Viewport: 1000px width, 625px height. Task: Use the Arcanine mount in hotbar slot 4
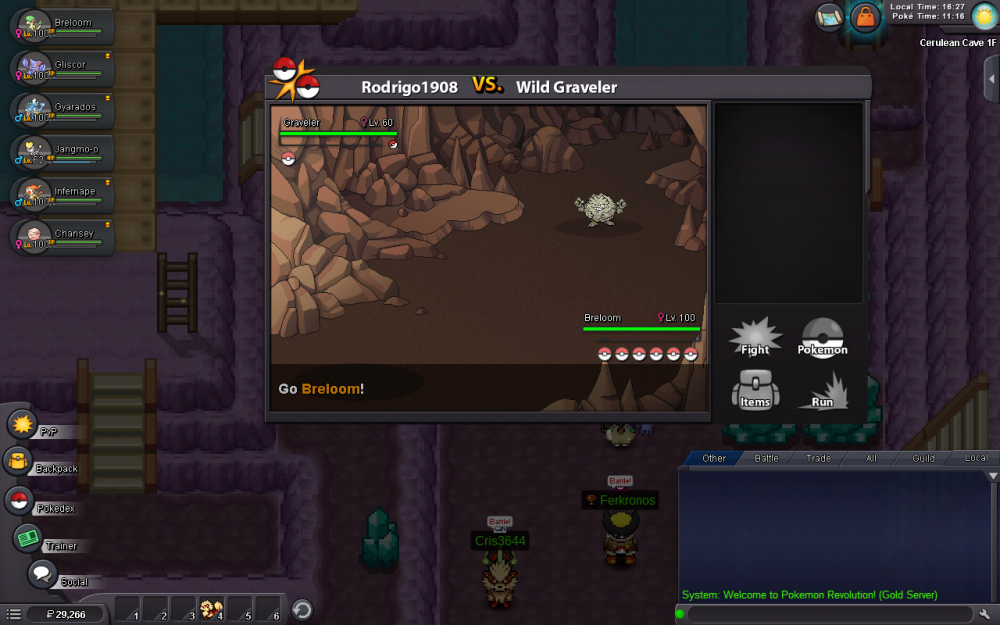click(x=211, y=609)
